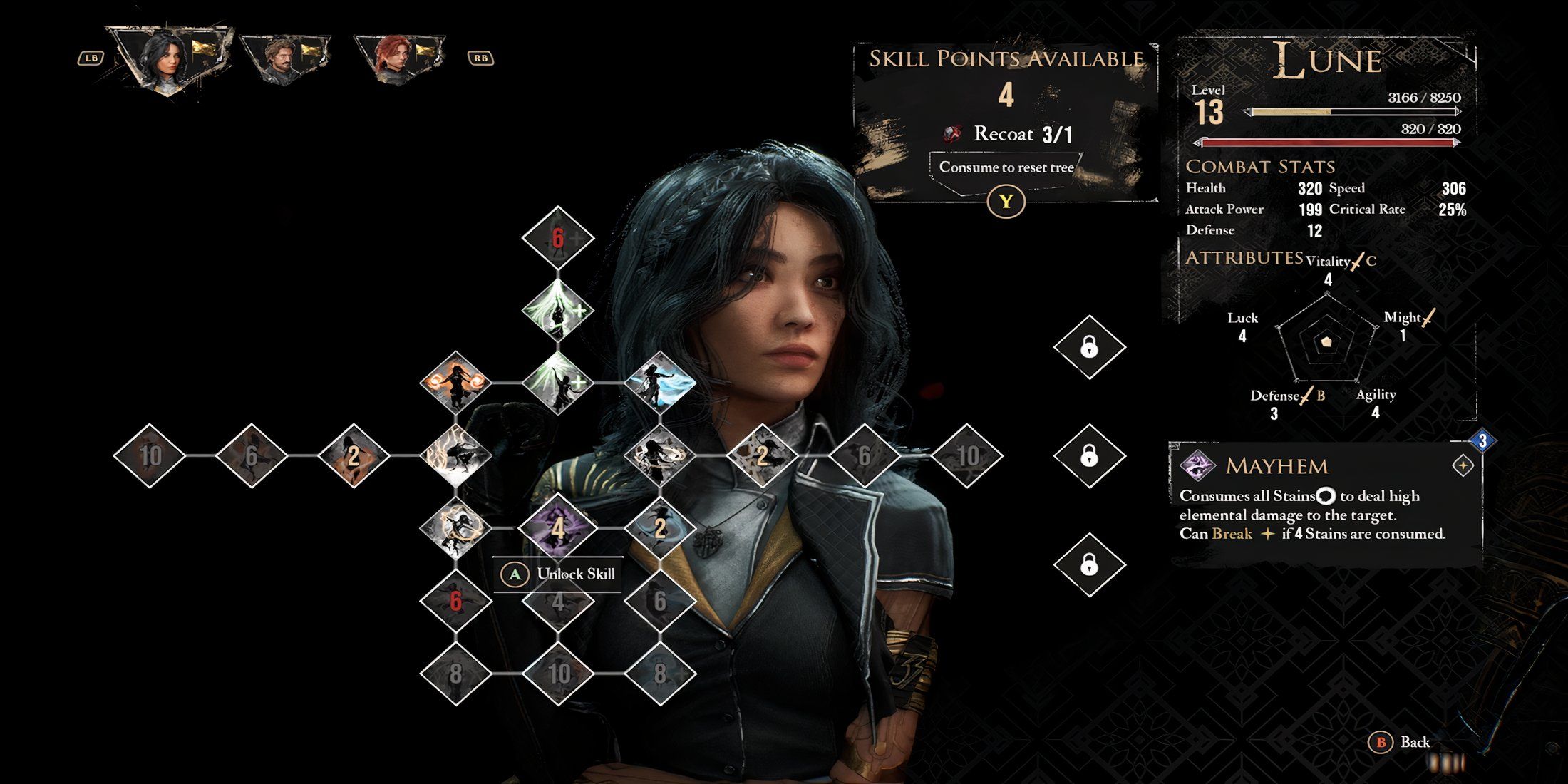This screenshot has height=784, width=1568.
Task: Switch to the bearded man's character portrait
Action: point(284,58)
